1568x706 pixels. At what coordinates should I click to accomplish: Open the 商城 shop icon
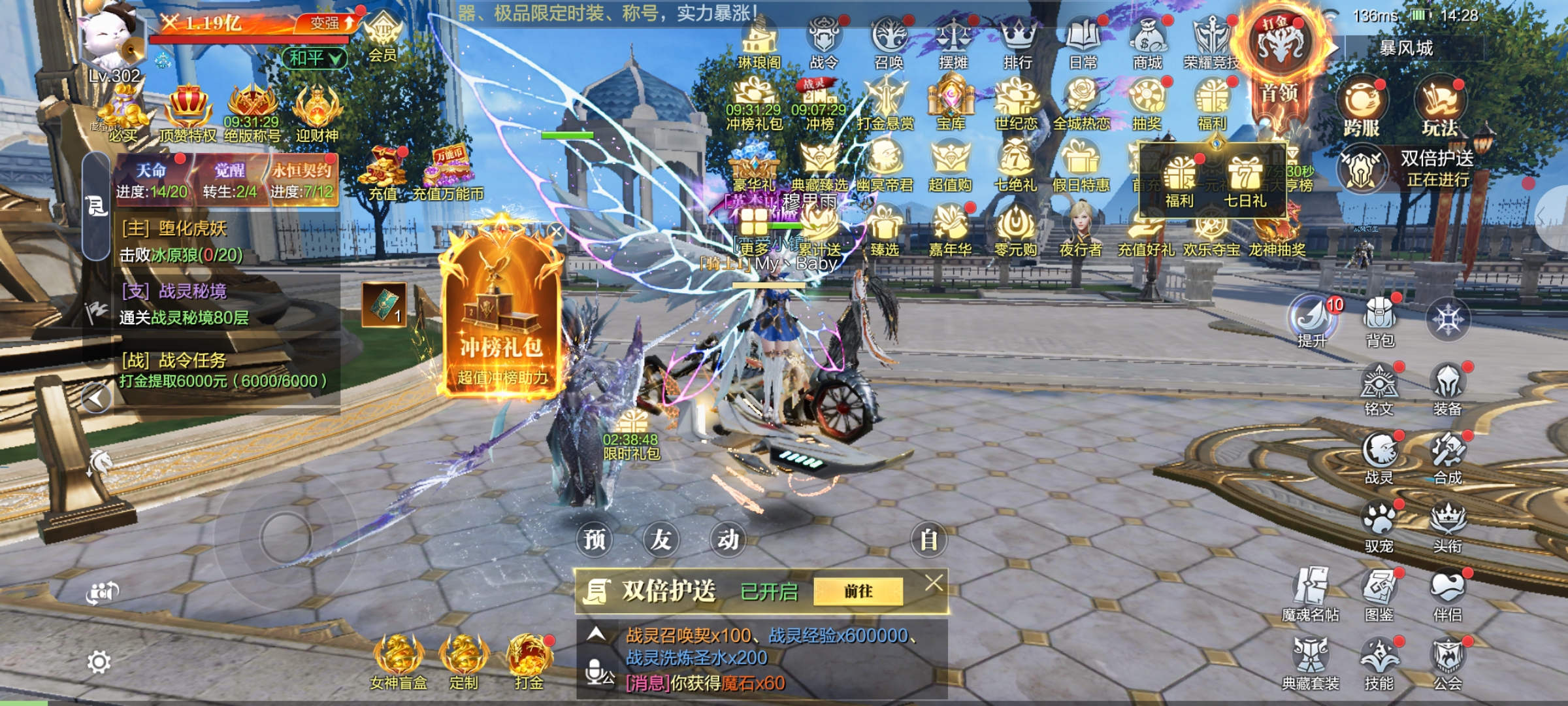click(1147, 43)
